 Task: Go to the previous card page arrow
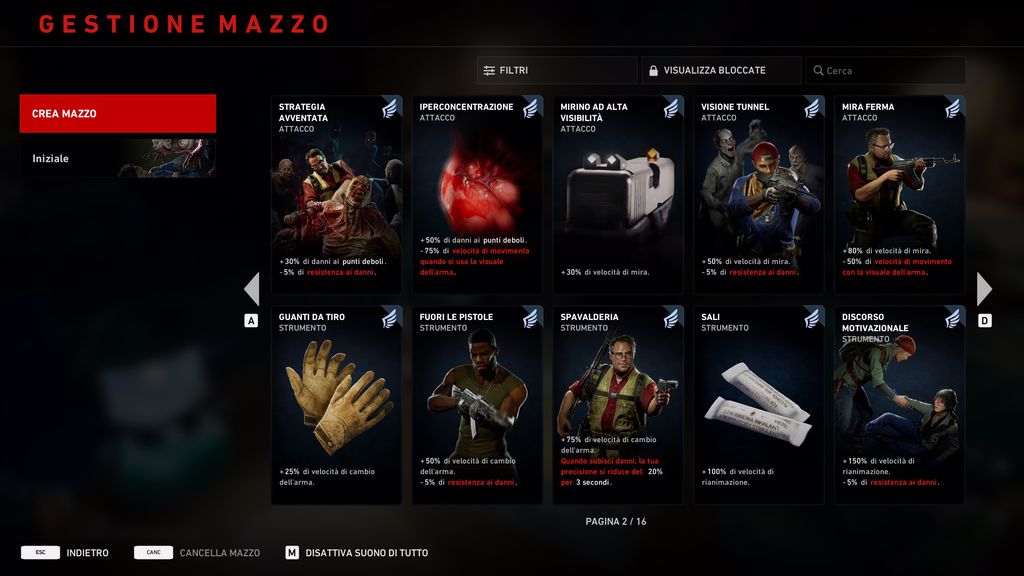click(252, 289)
